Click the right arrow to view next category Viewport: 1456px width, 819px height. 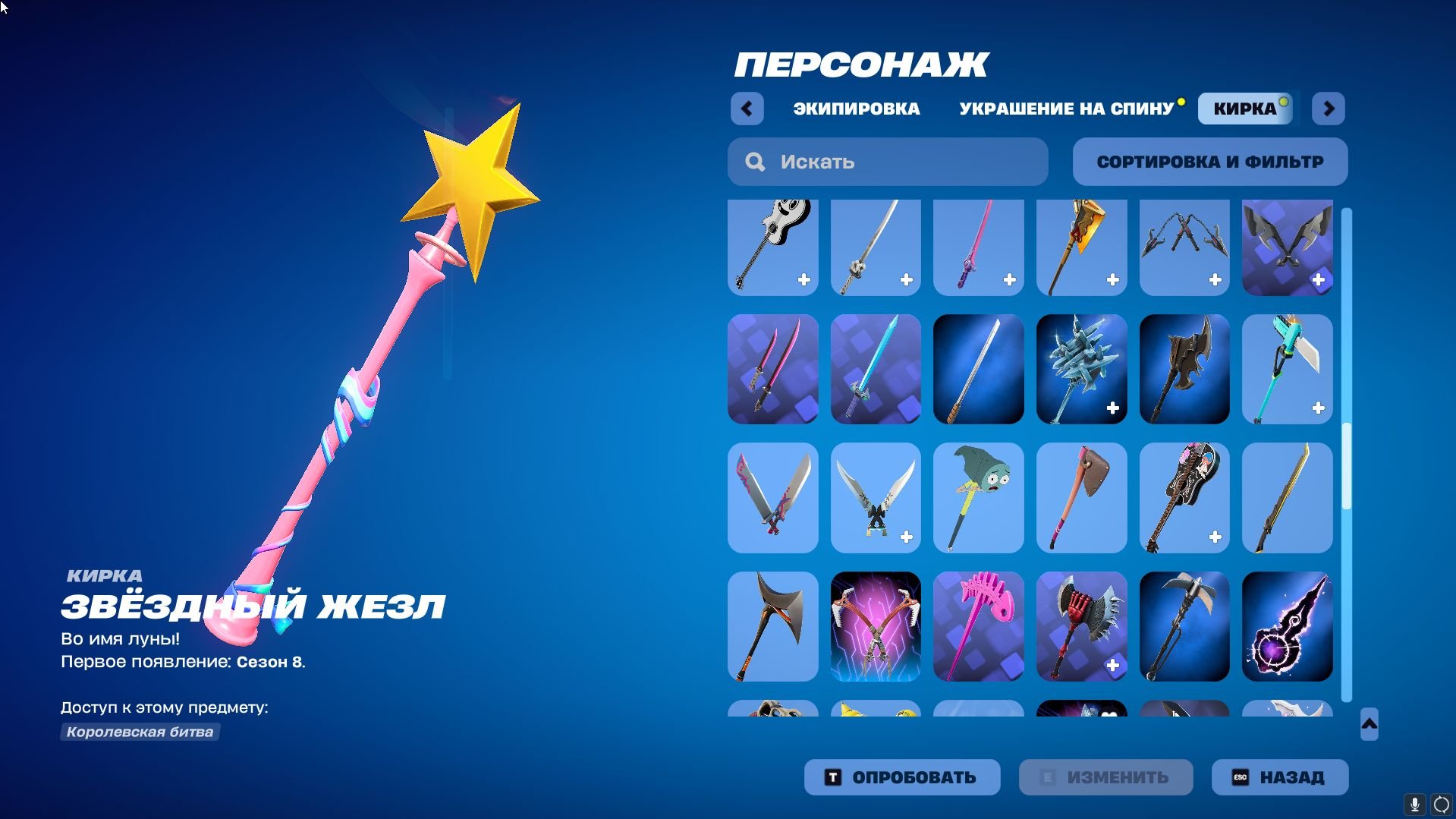point(1329,108)
